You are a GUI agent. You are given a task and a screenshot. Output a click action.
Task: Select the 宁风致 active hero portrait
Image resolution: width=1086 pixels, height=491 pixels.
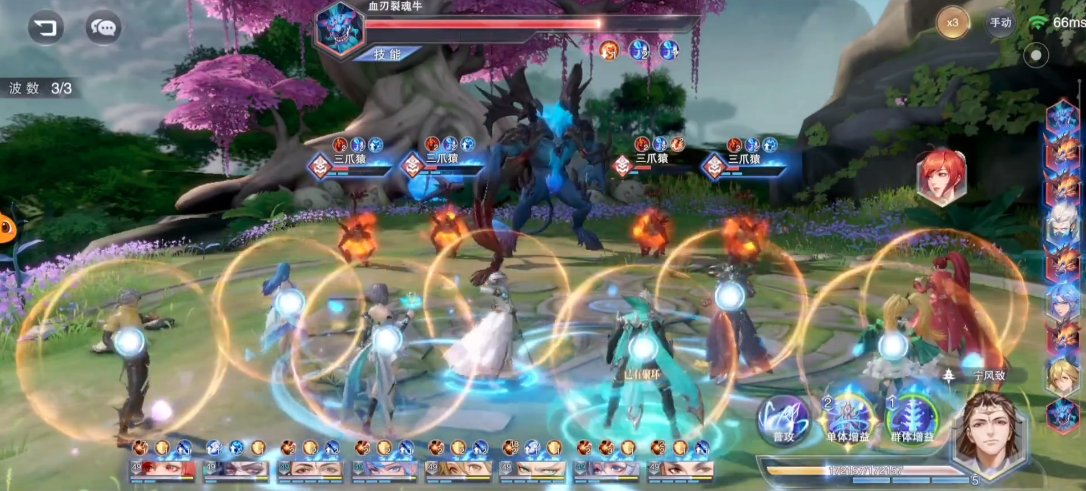(991, 431)
